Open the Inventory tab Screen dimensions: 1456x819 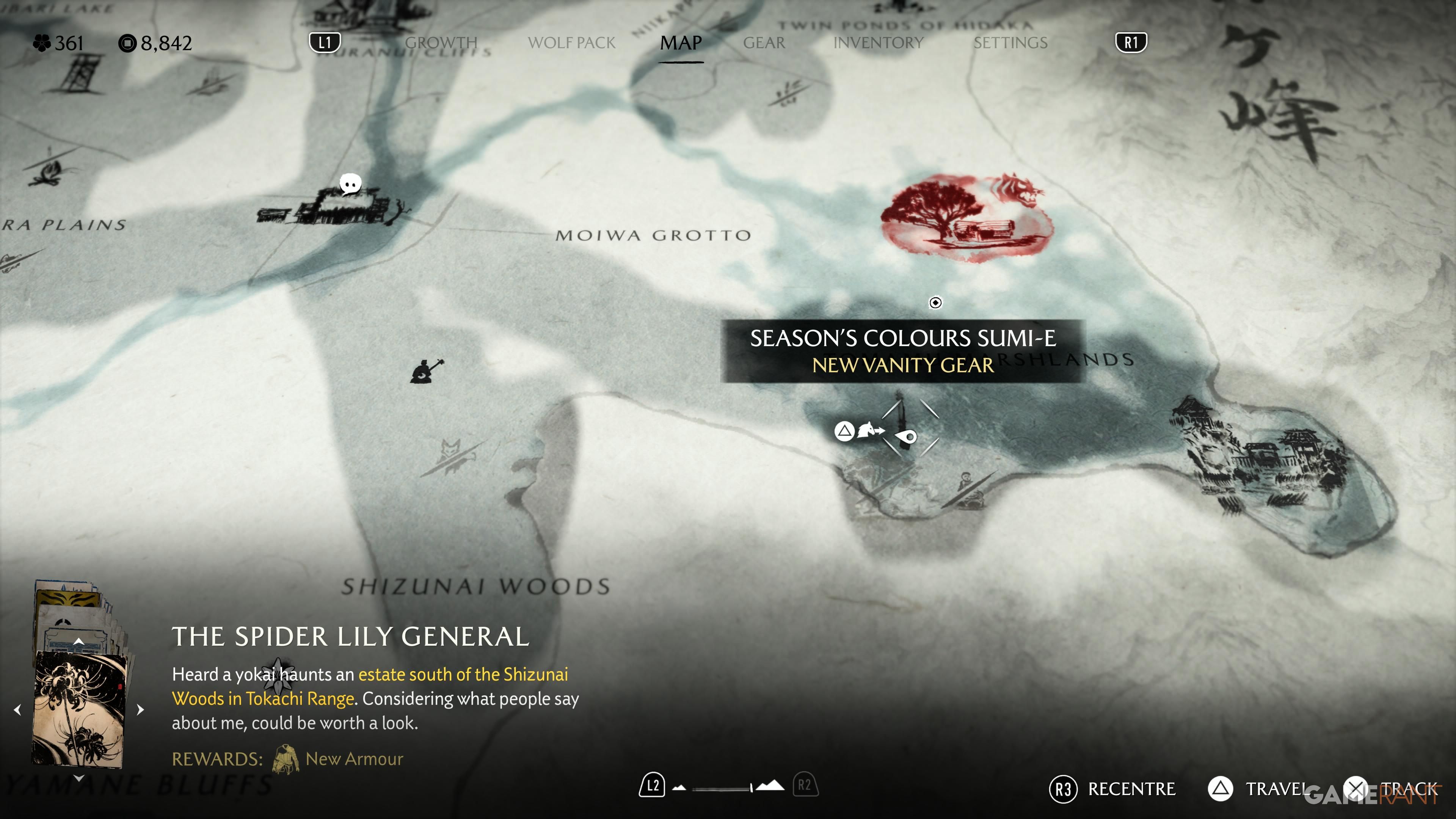tap(879, 43)
